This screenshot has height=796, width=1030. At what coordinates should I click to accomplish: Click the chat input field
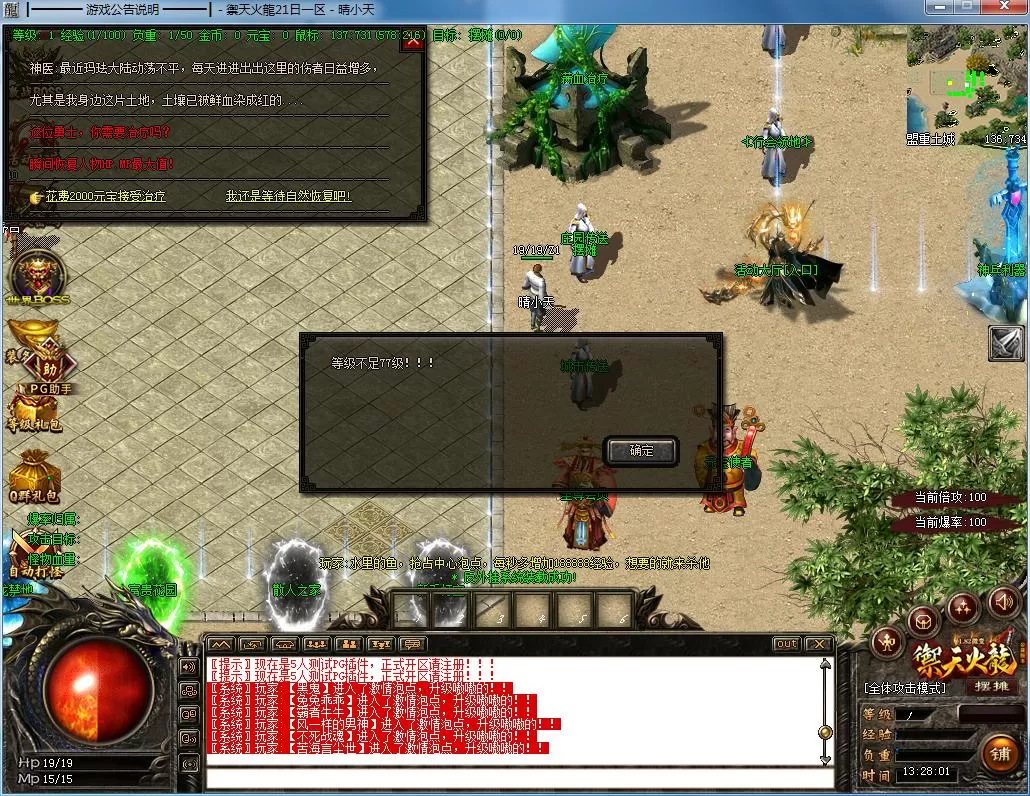520,778
